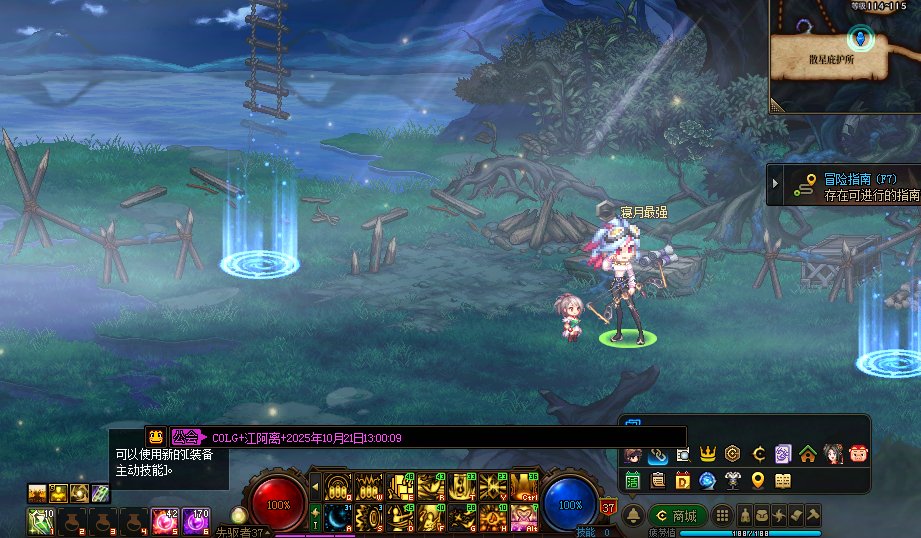Use the pink orb consumable slot
Screen dimensions: 921x538
[163, 520]
